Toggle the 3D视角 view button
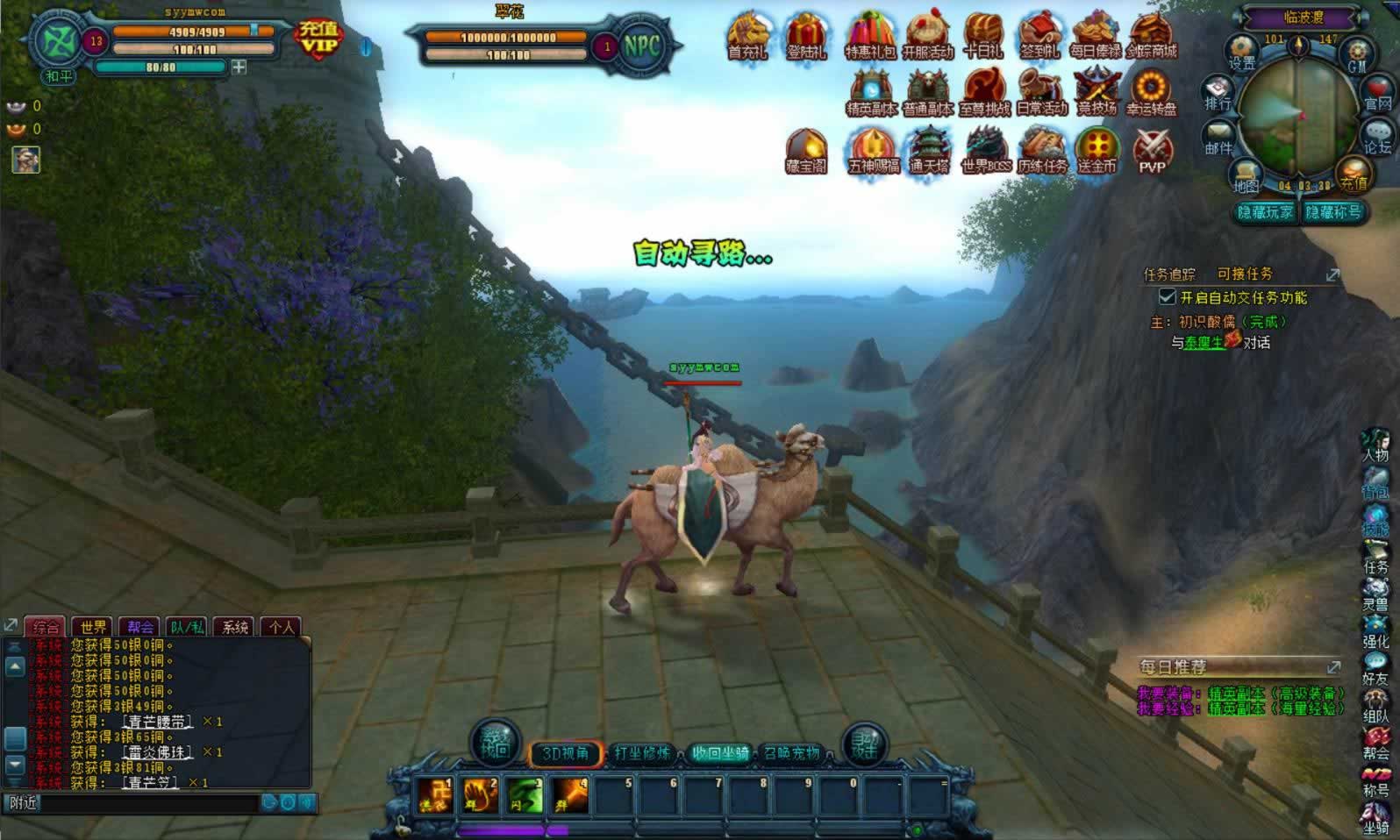 (x=565, y=753)
